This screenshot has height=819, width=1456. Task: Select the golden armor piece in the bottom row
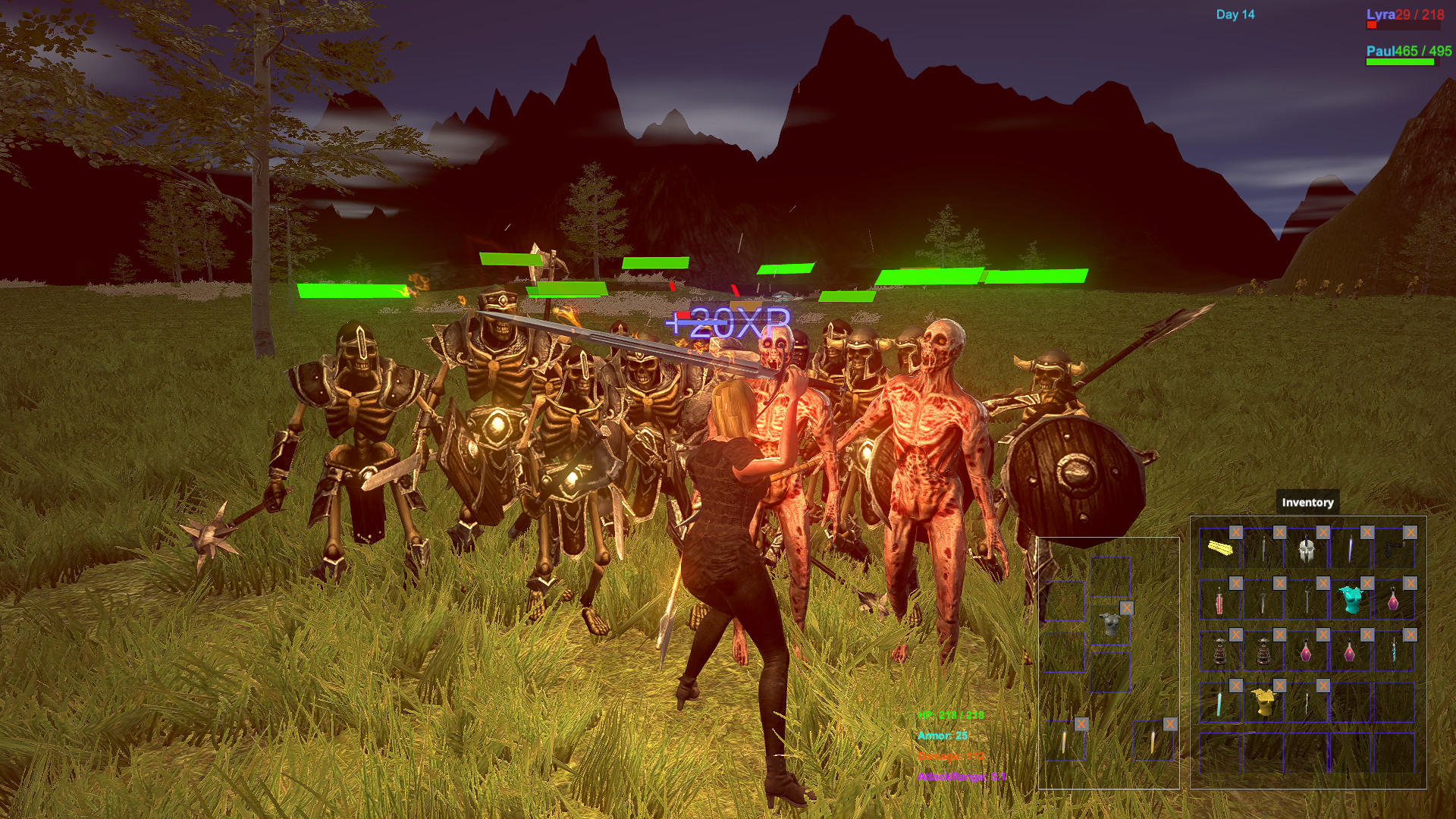pyautogui.click(x=1266, y=702)
